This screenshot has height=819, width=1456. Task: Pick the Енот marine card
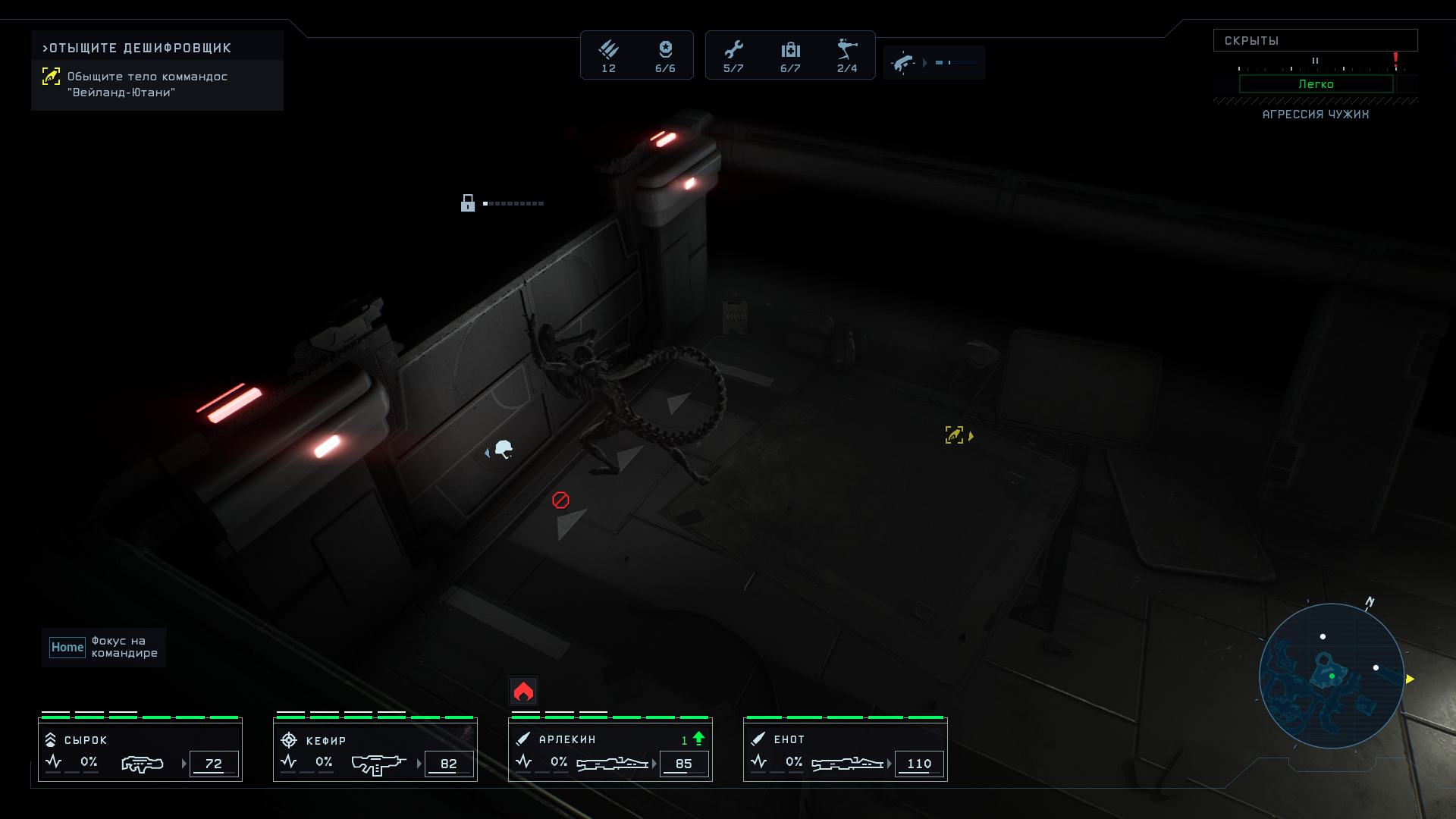pos(846,750)
